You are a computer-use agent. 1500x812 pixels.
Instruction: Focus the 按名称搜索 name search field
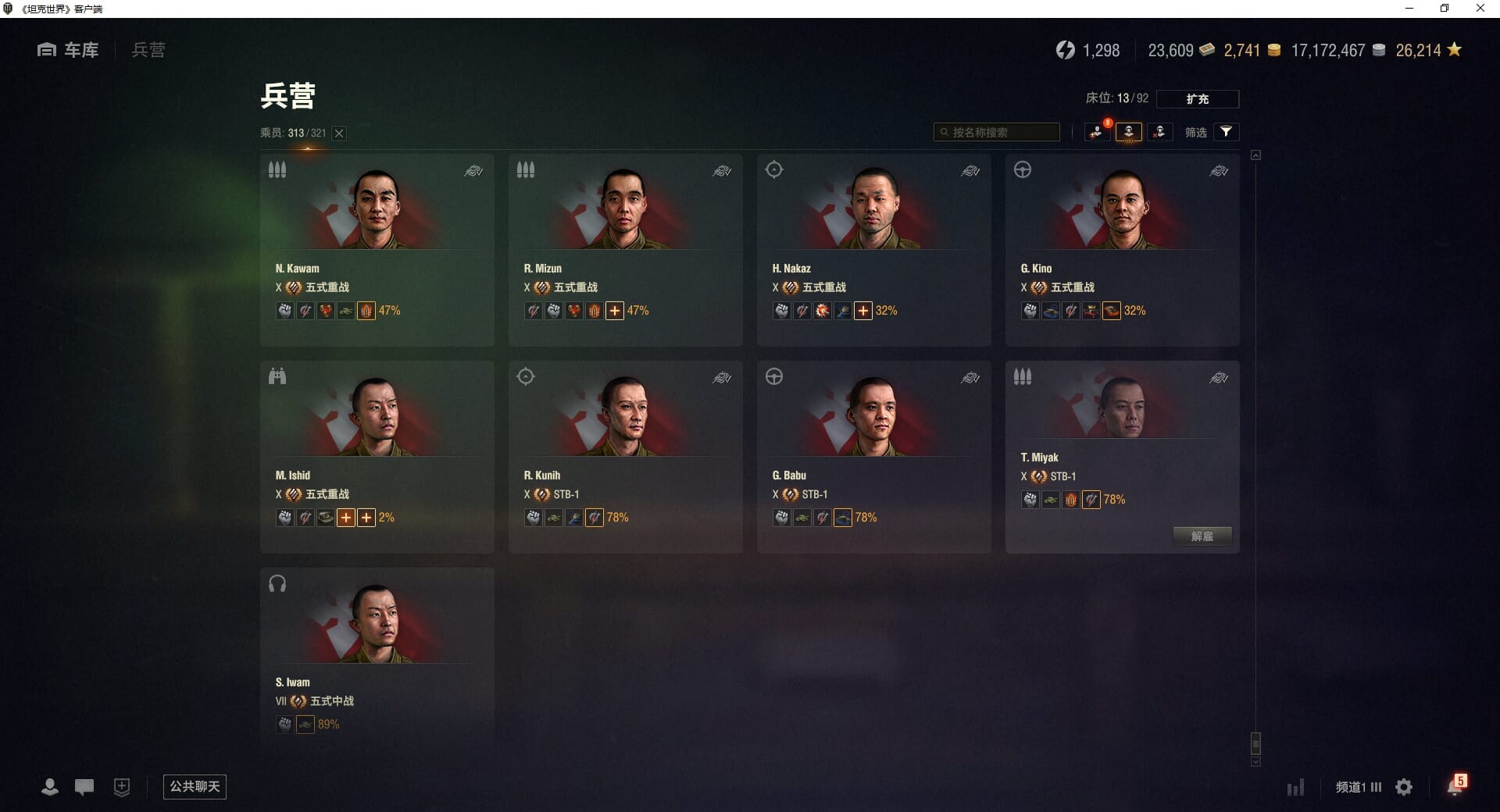pyautogui.click(x=1000, y=132)
